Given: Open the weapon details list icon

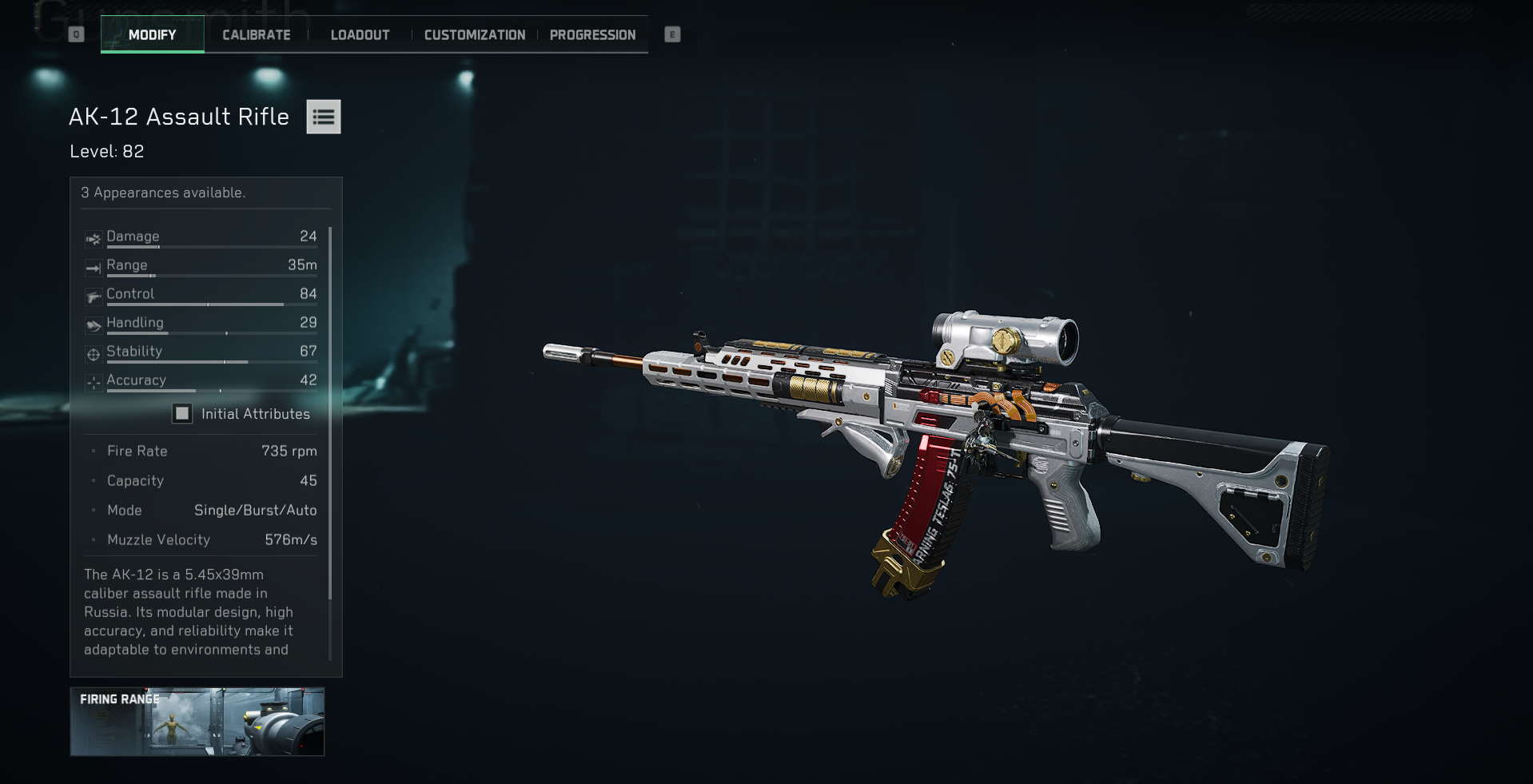Looking at the screenshot, I should [323, 117].
